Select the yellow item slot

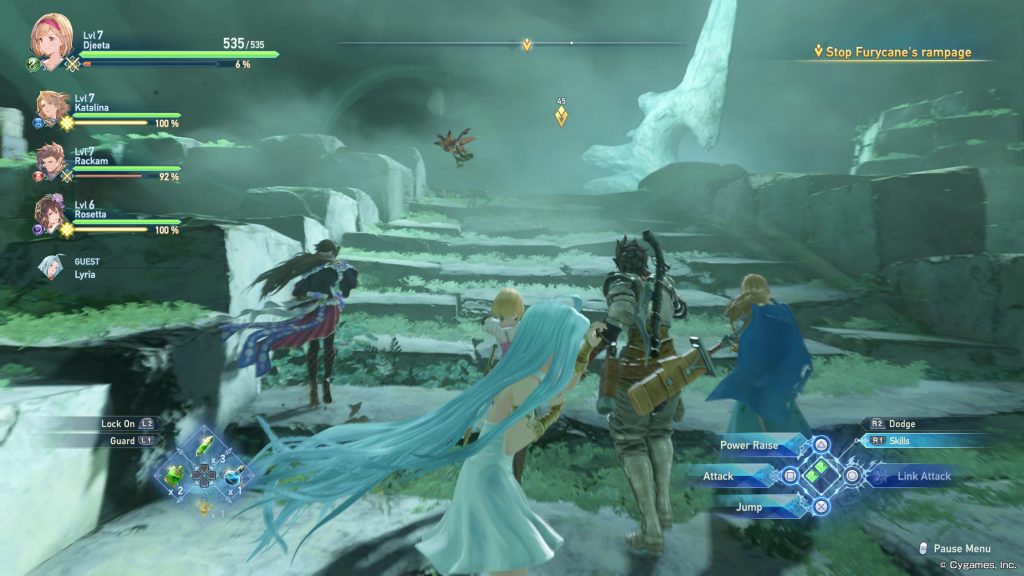click(x=203, y=508)
